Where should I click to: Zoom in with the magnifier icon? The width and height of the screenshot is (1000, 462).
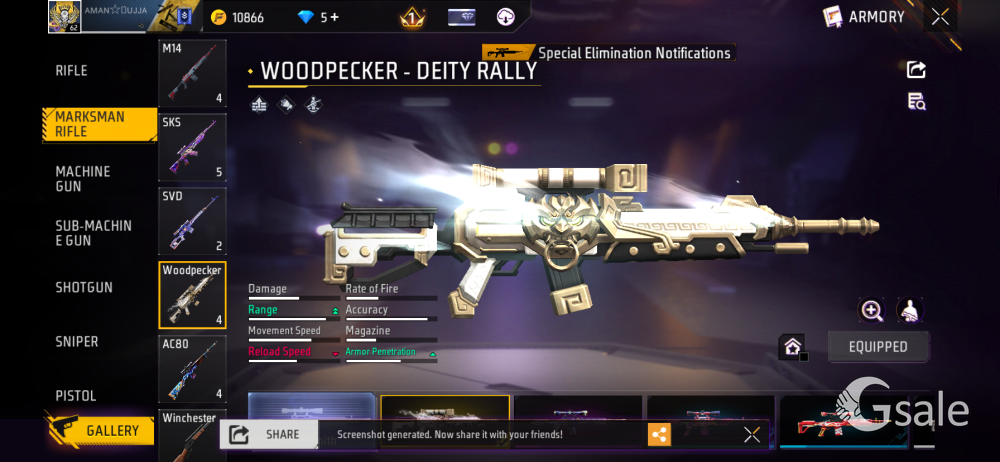pyautogui.click(x=872, y=311)
